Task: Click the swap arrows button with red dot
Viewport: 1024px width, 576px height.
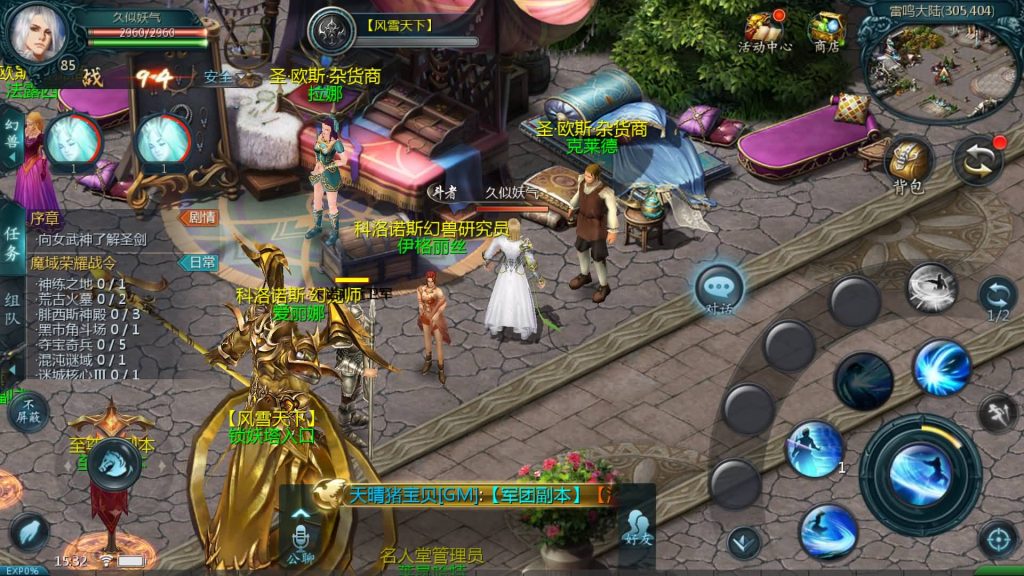Action: tap(977, 161)
